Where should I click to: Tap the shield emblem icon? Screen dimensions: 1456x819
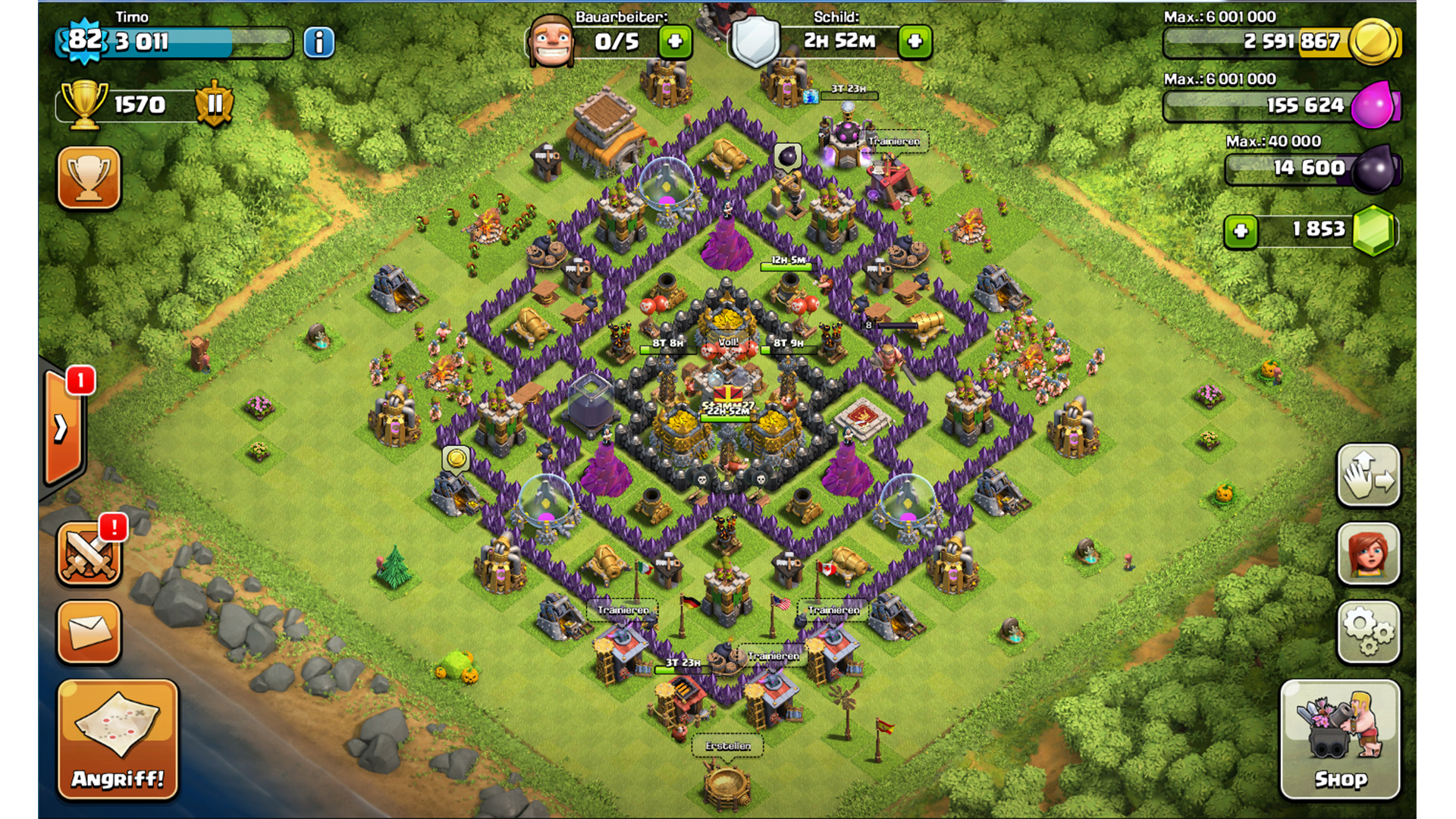pyautogui.click(x=755, y=41)
